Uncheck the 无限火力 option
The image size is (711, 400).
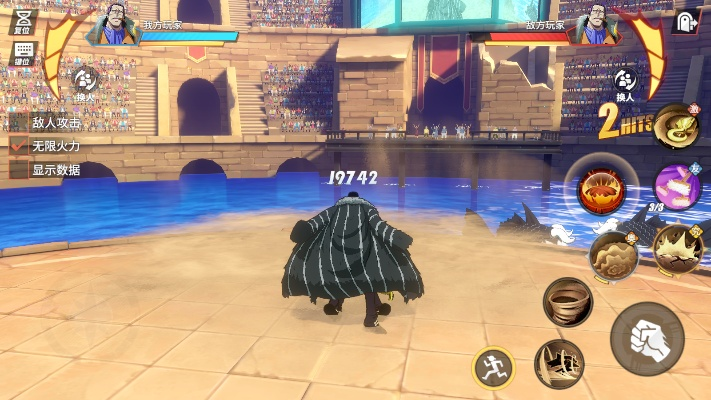tap(18, 146)
